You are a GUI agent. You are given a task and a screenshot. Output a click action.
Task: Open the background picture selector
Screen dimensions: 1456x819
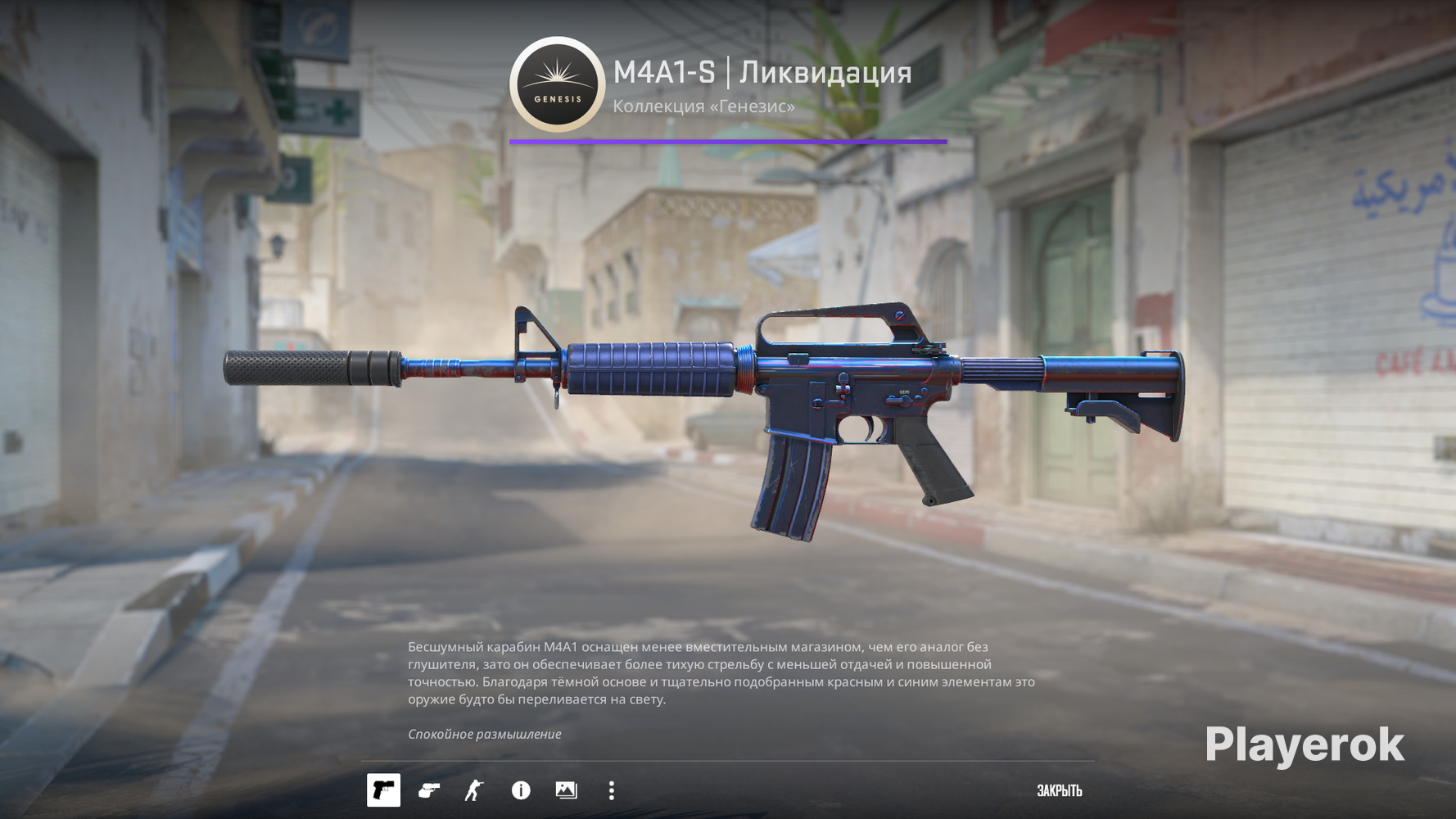coord(566,790)
